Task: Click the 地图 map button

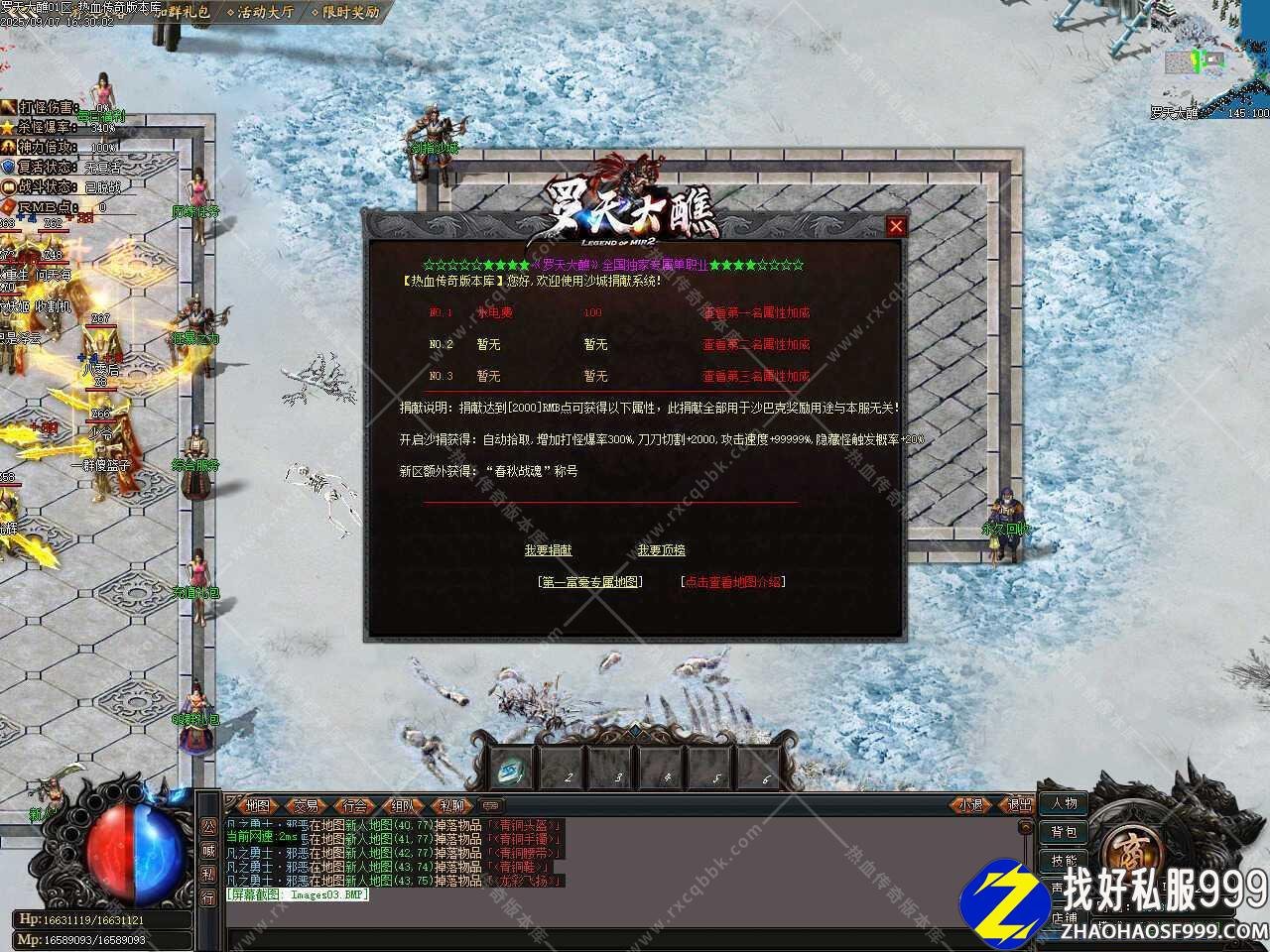Action: coord(258,805)
